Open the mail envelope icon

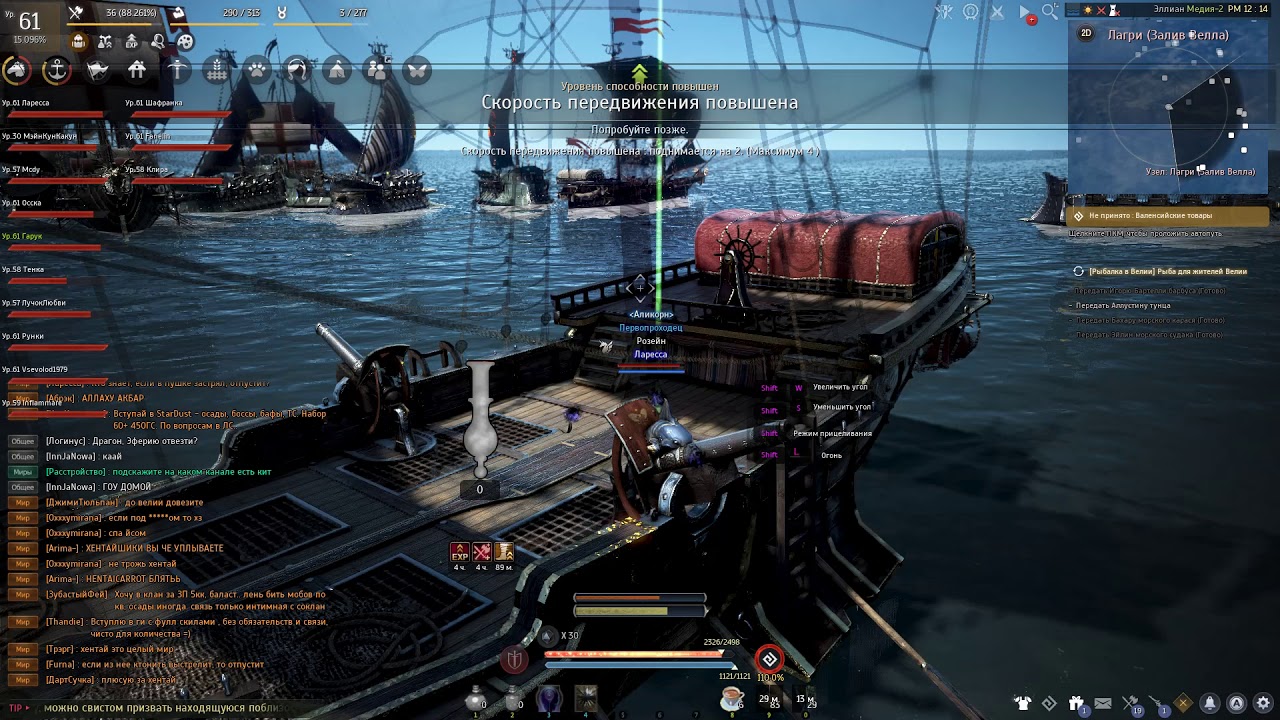1103,703
